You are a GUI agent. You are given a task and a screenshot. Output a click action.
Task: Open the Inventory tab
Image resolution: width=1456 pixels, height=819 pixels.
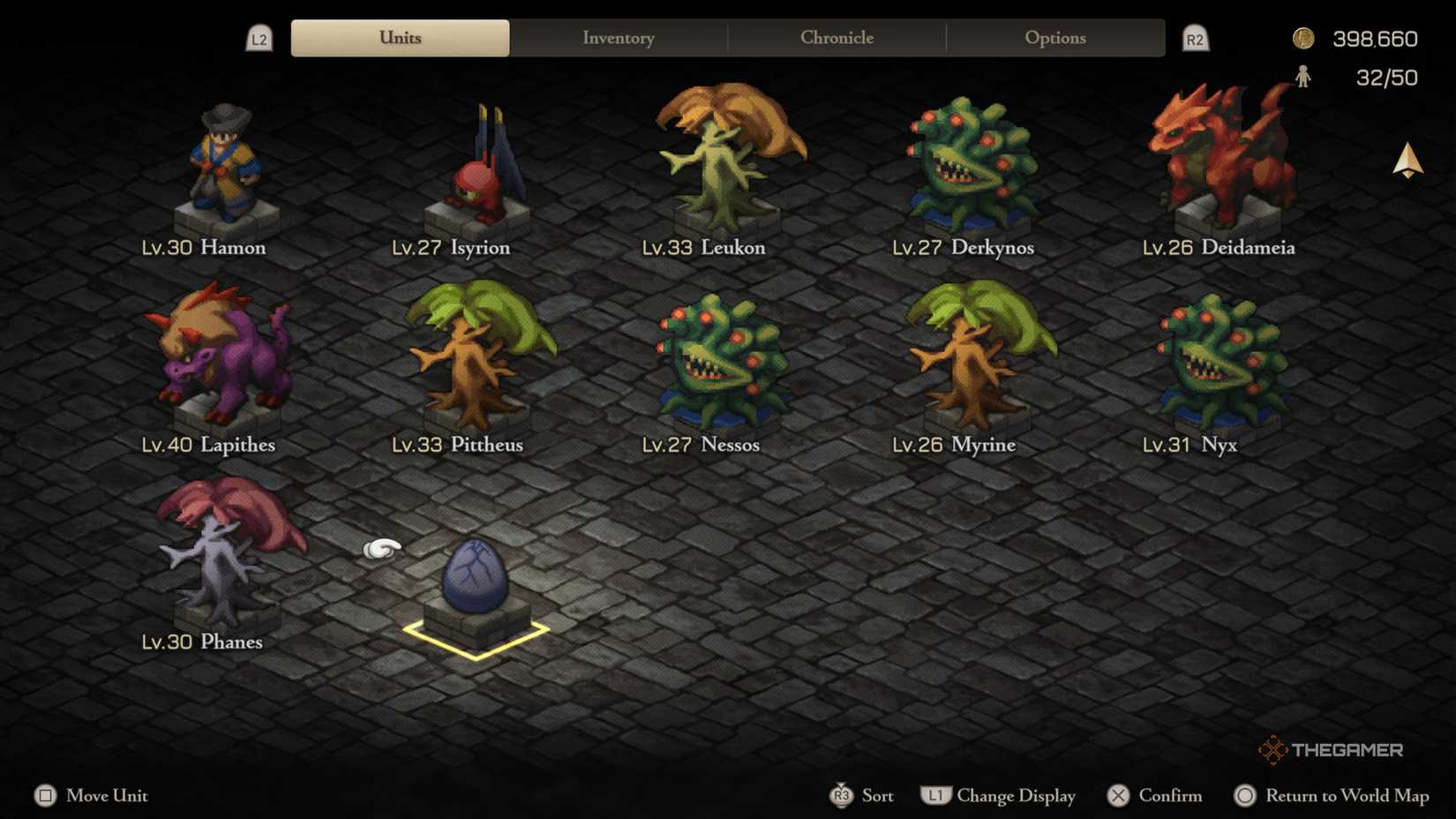coord(618,38)
